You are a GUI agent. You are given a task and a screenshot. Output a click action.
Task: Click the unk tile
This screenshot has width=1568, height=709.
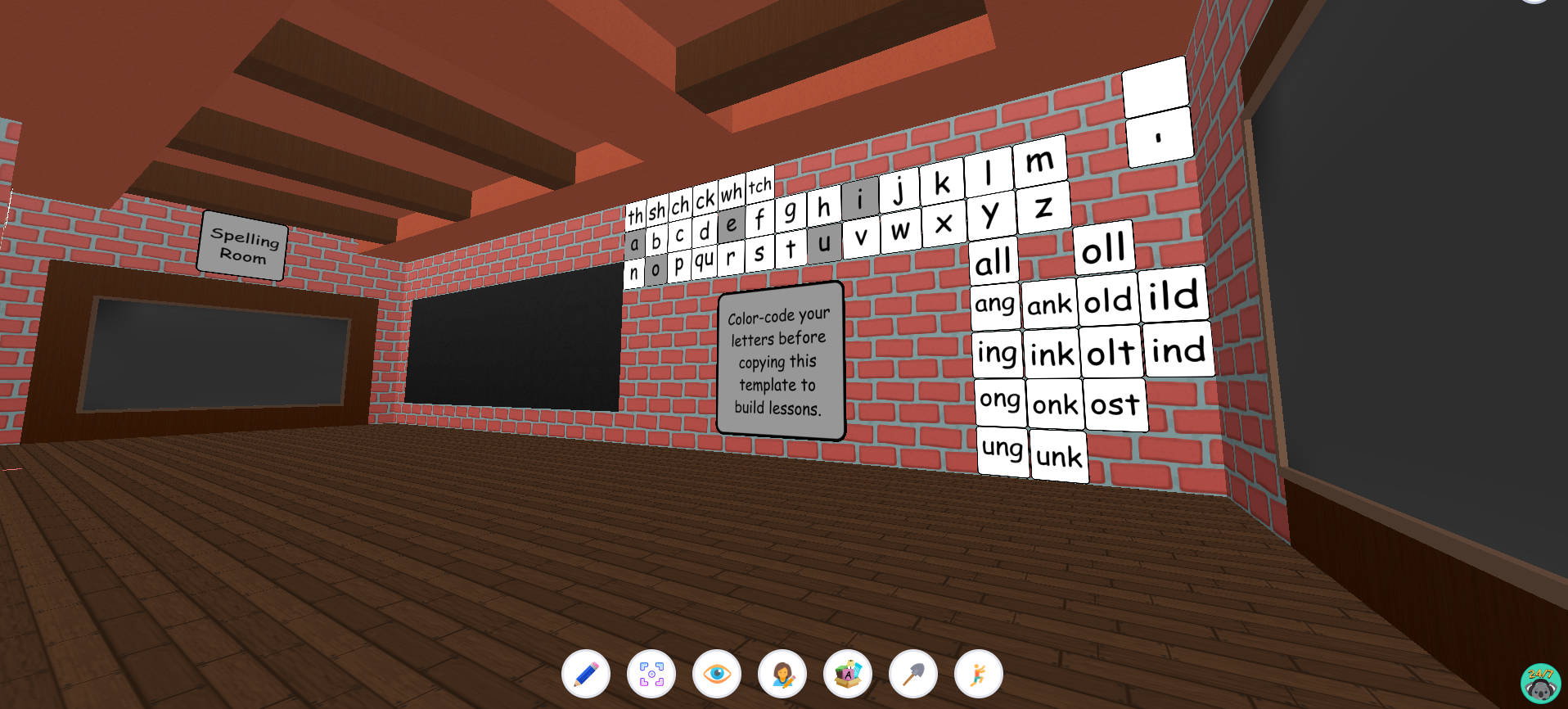click(x=1059, y=456)
